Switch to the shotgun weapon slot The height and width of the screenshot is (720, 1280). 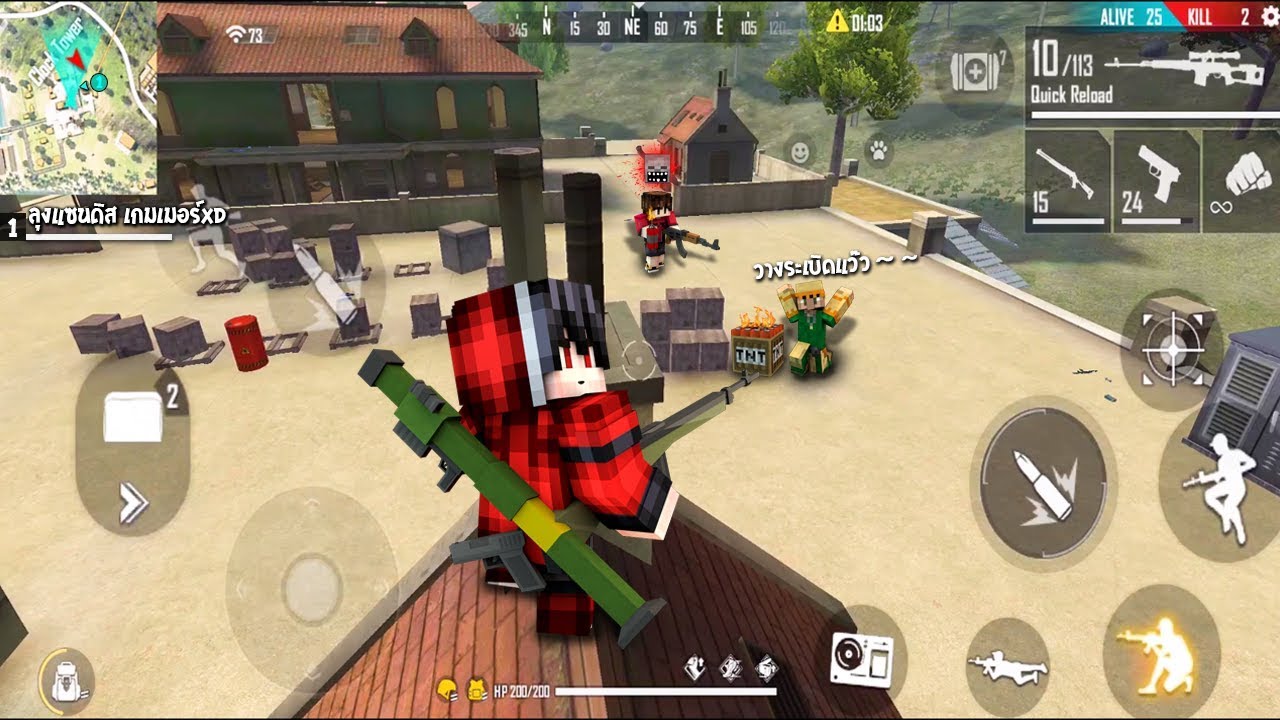pos(1067,181)
